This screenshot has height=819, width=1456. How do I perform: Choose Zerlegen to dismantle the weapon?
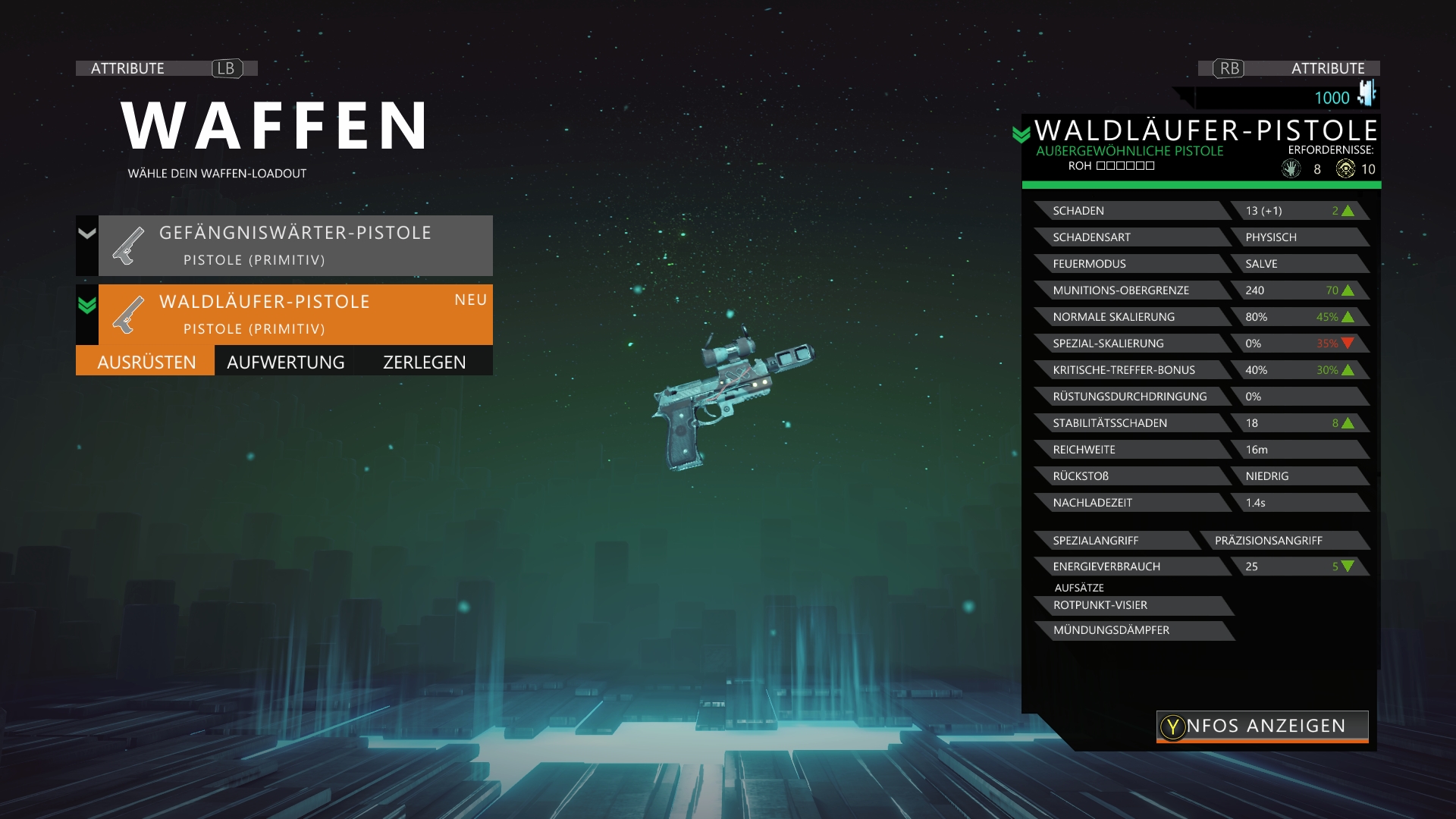pyautogui.click(x=425, y=362)
